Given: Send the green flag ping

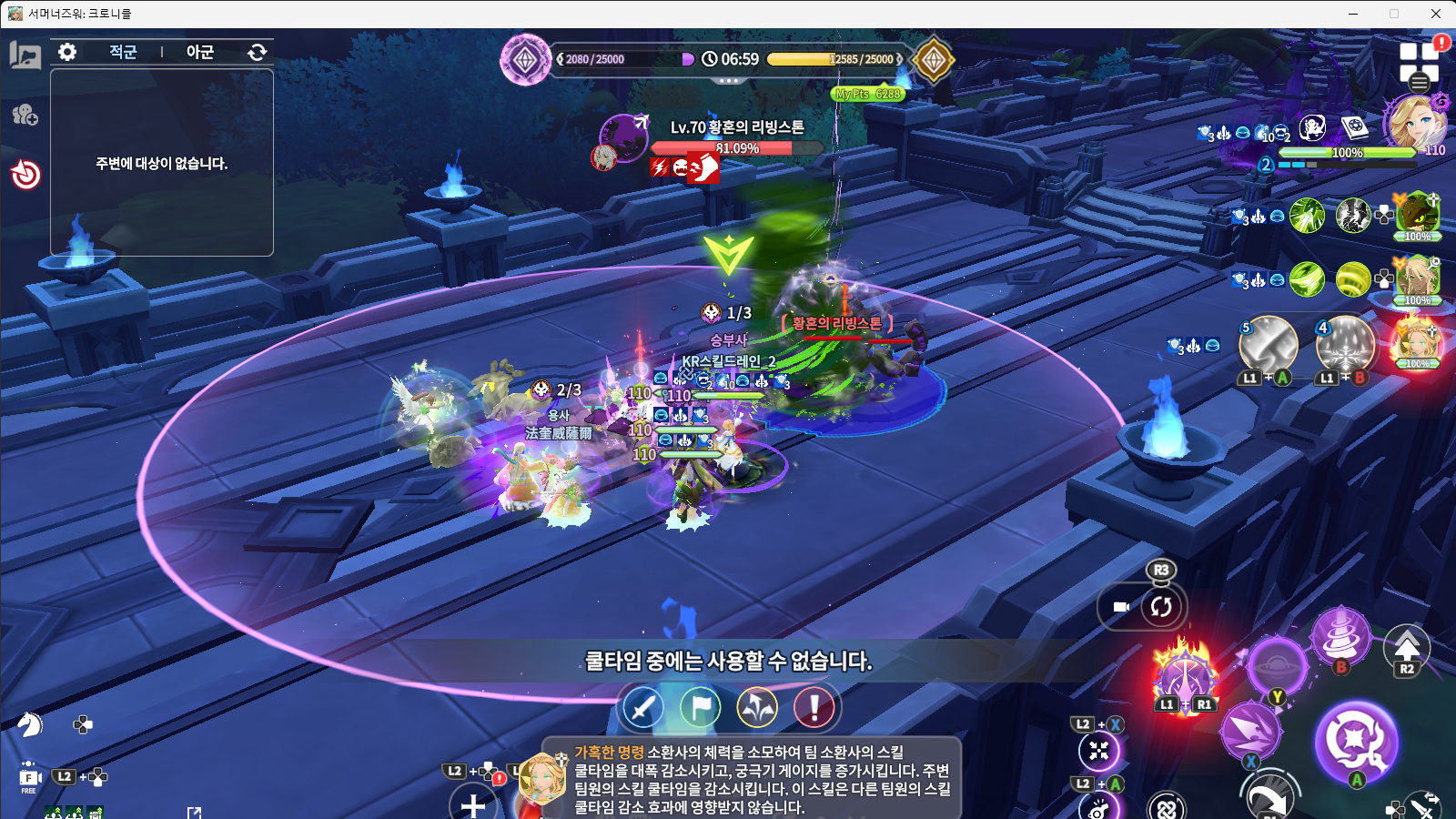Looking at the screenshot, I should click(x=700, y=707).
